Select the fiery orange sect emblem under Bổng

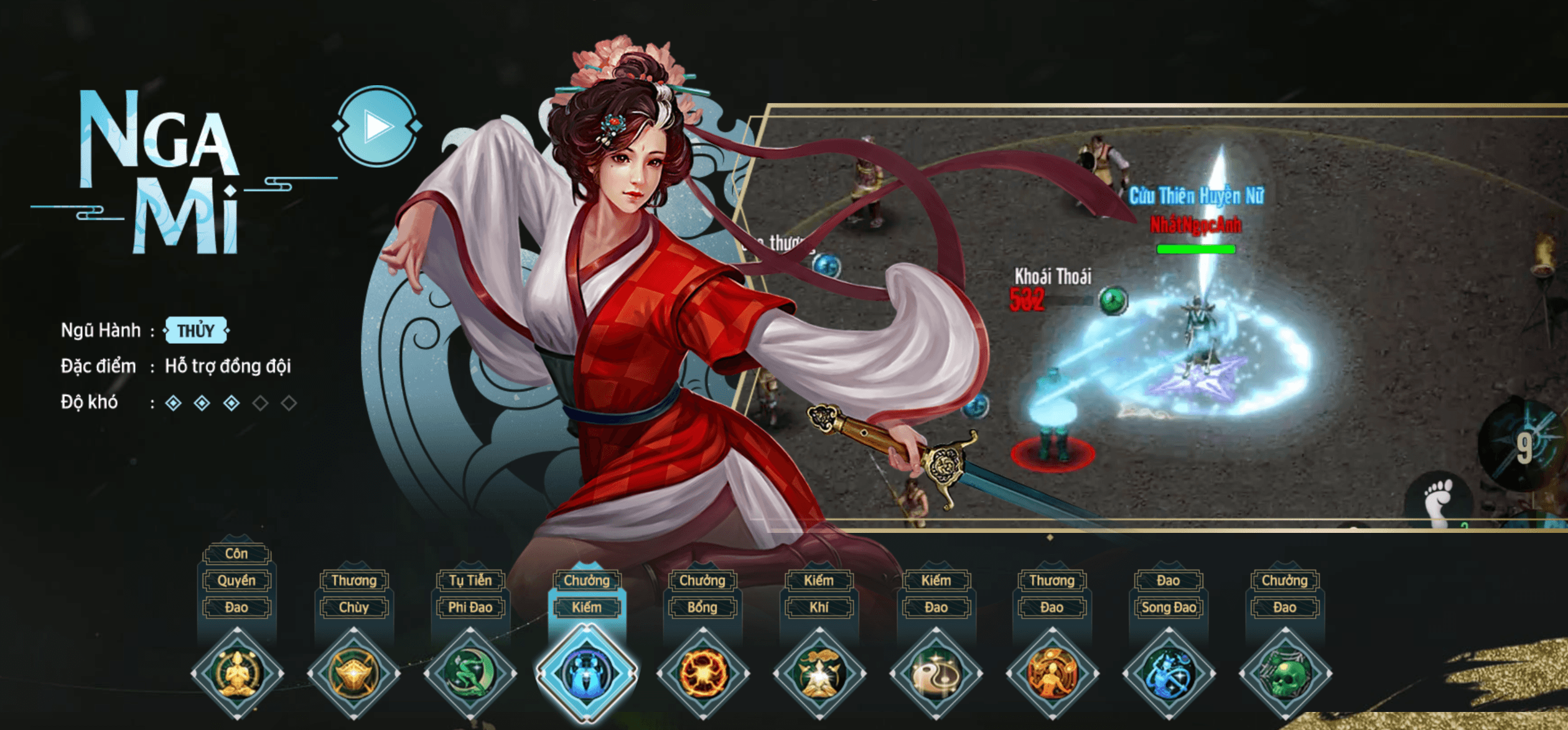click(703, 674)
